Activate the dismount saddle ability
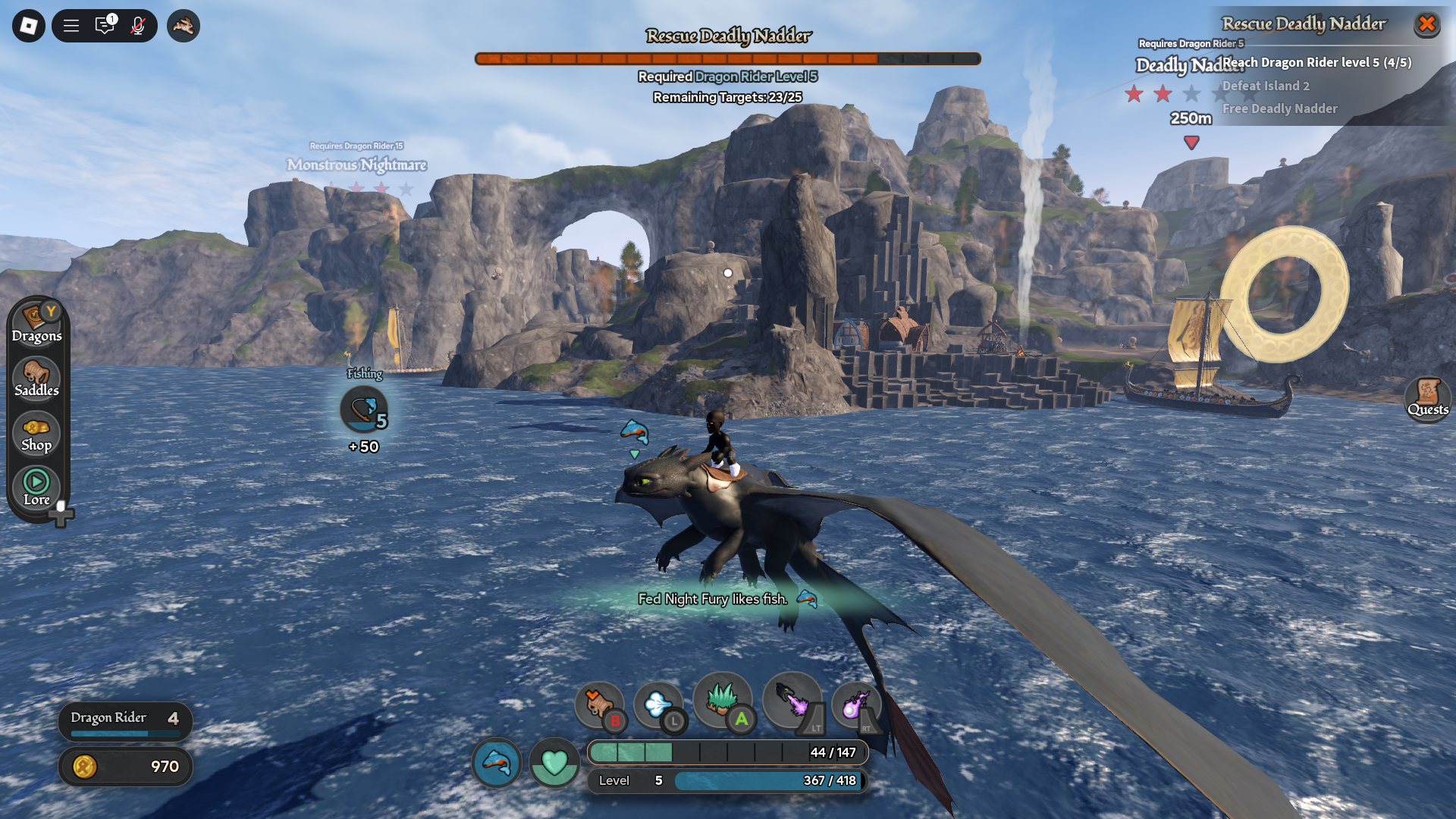This screenshot has height=819, width=1456. [599, 704]
